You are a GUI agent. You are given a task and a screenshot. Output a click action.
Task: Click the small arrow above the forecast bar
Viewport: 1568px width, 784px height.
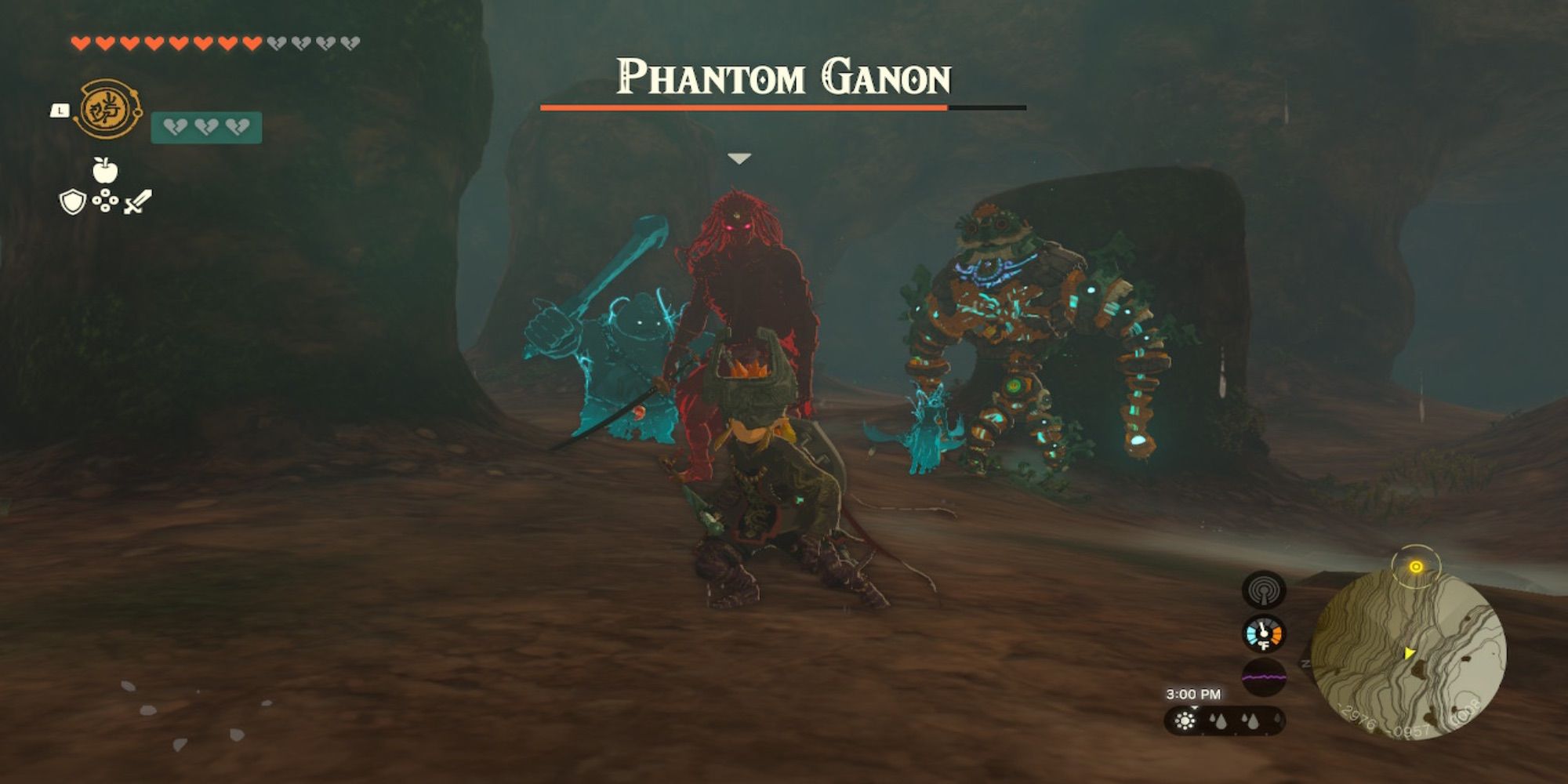pos(1193,706)
